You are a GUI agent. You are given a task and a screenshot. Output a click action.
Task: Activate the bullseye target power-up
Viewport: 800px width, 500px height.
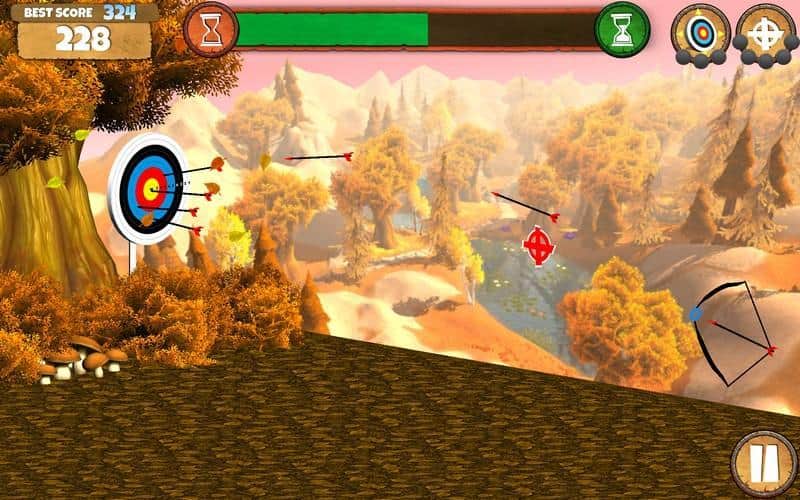700,33
